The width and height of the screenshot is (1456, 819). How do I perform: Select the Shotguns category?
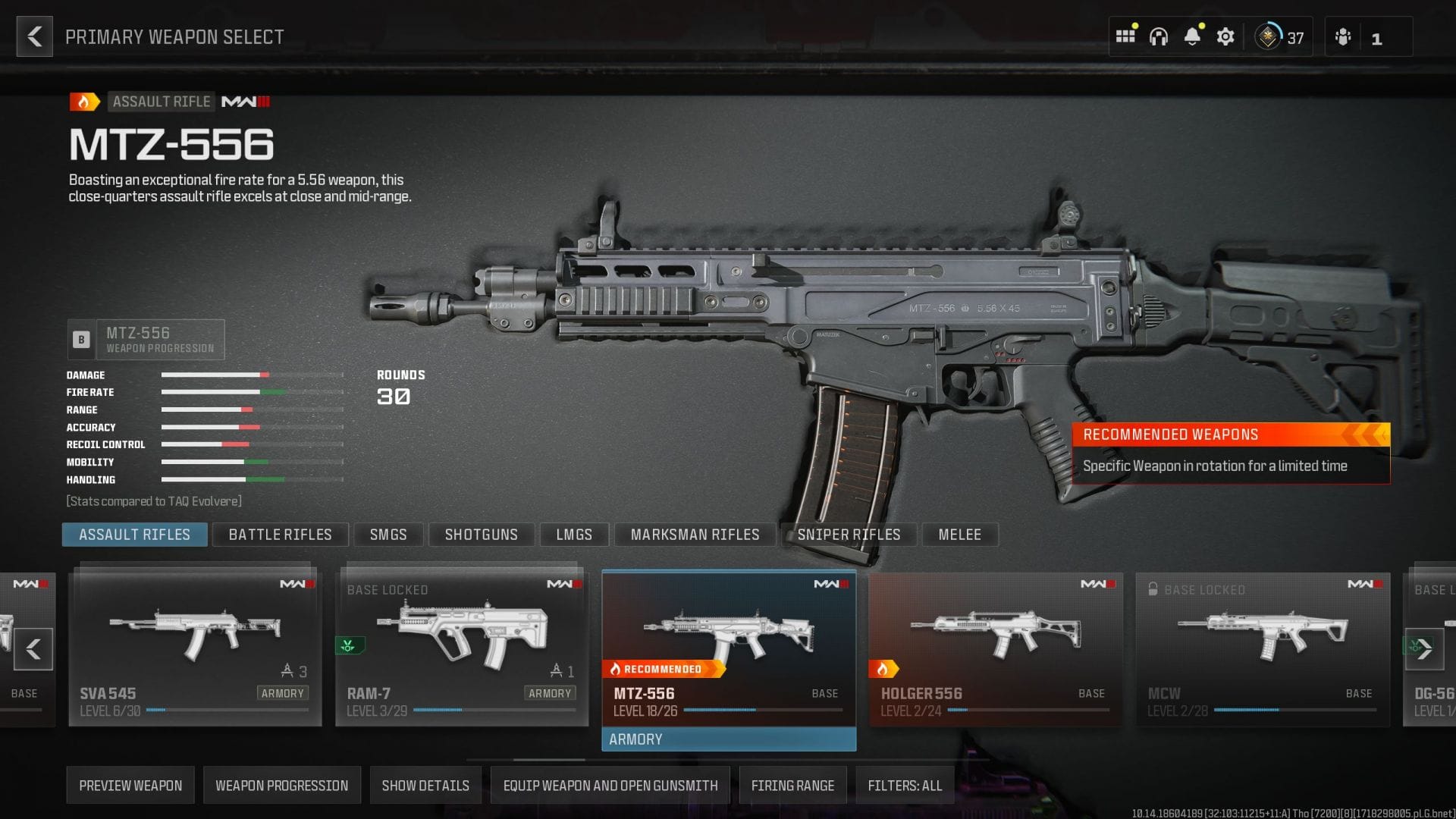[x=481, y=535]
